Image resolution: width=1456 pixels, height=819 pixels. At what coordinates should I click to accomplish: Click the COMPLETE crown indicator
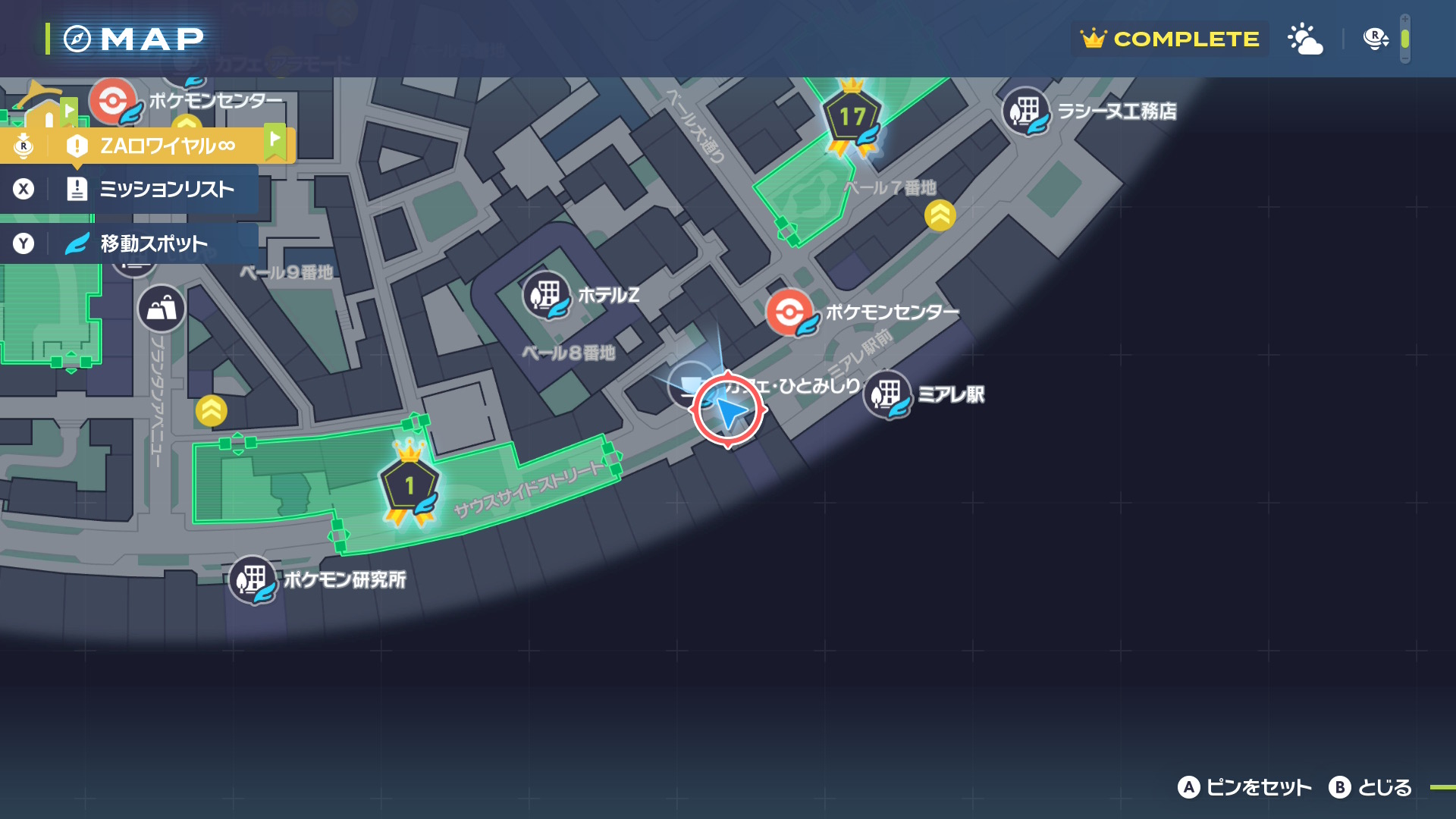[x=1170, y=39]
